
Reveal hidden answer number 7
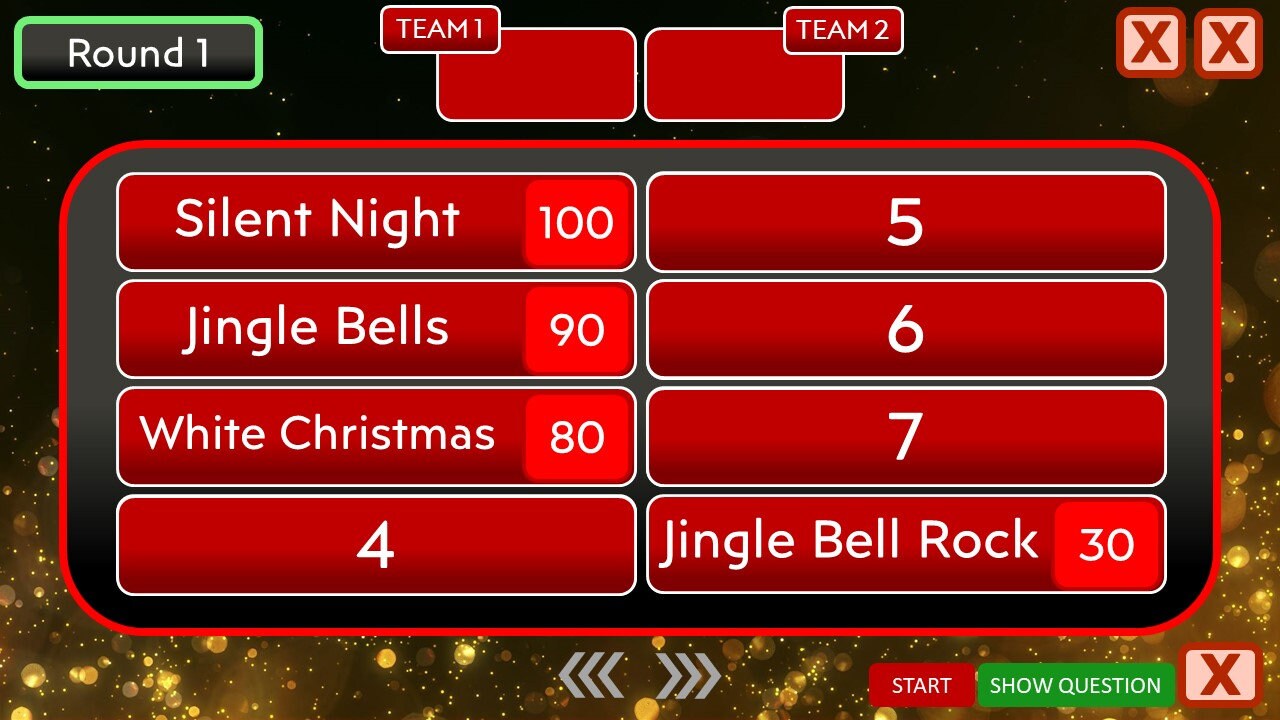905,435
